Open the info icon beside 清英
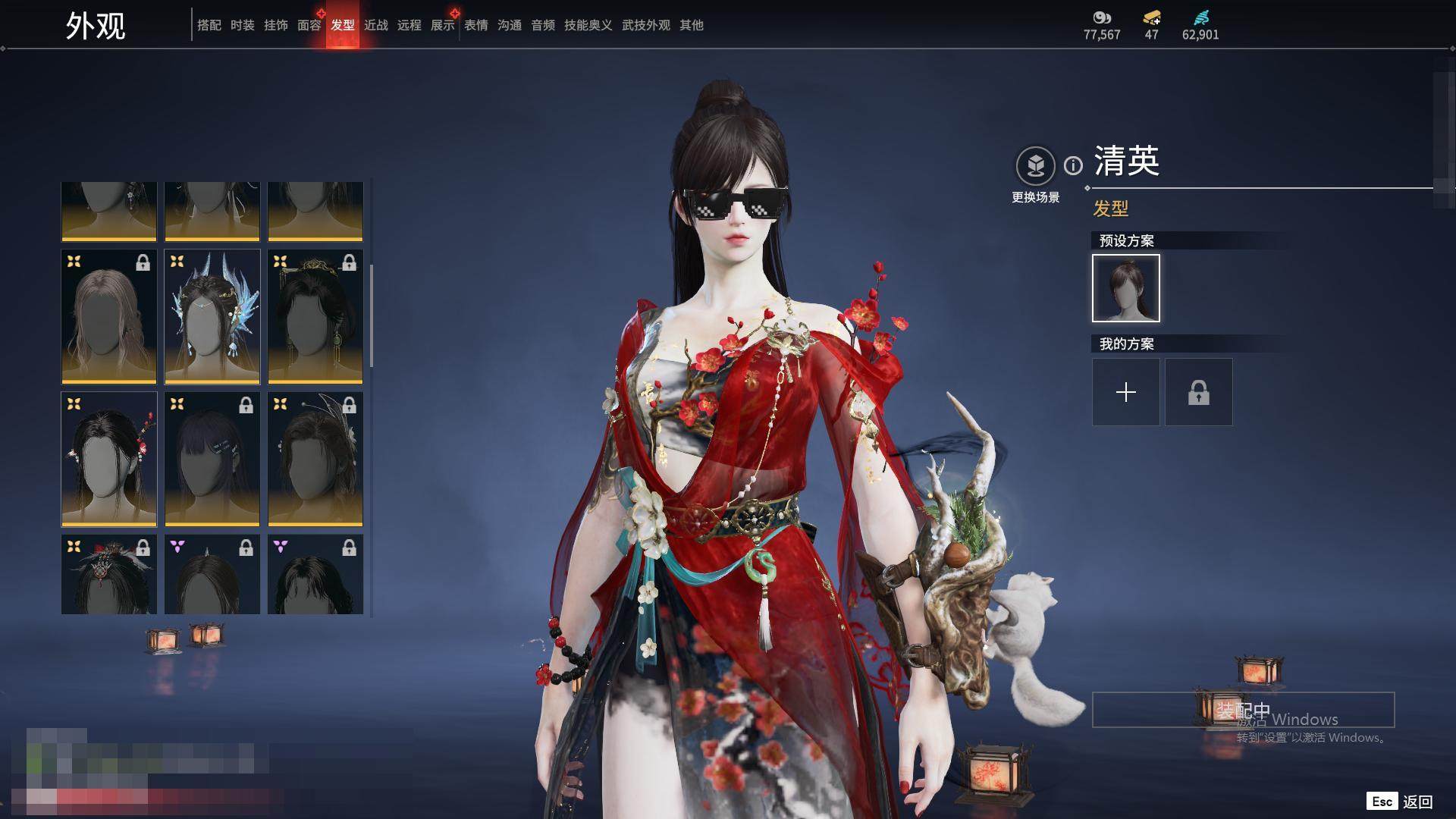This screenshot has width=1456, height=819. pos(1073,165)
